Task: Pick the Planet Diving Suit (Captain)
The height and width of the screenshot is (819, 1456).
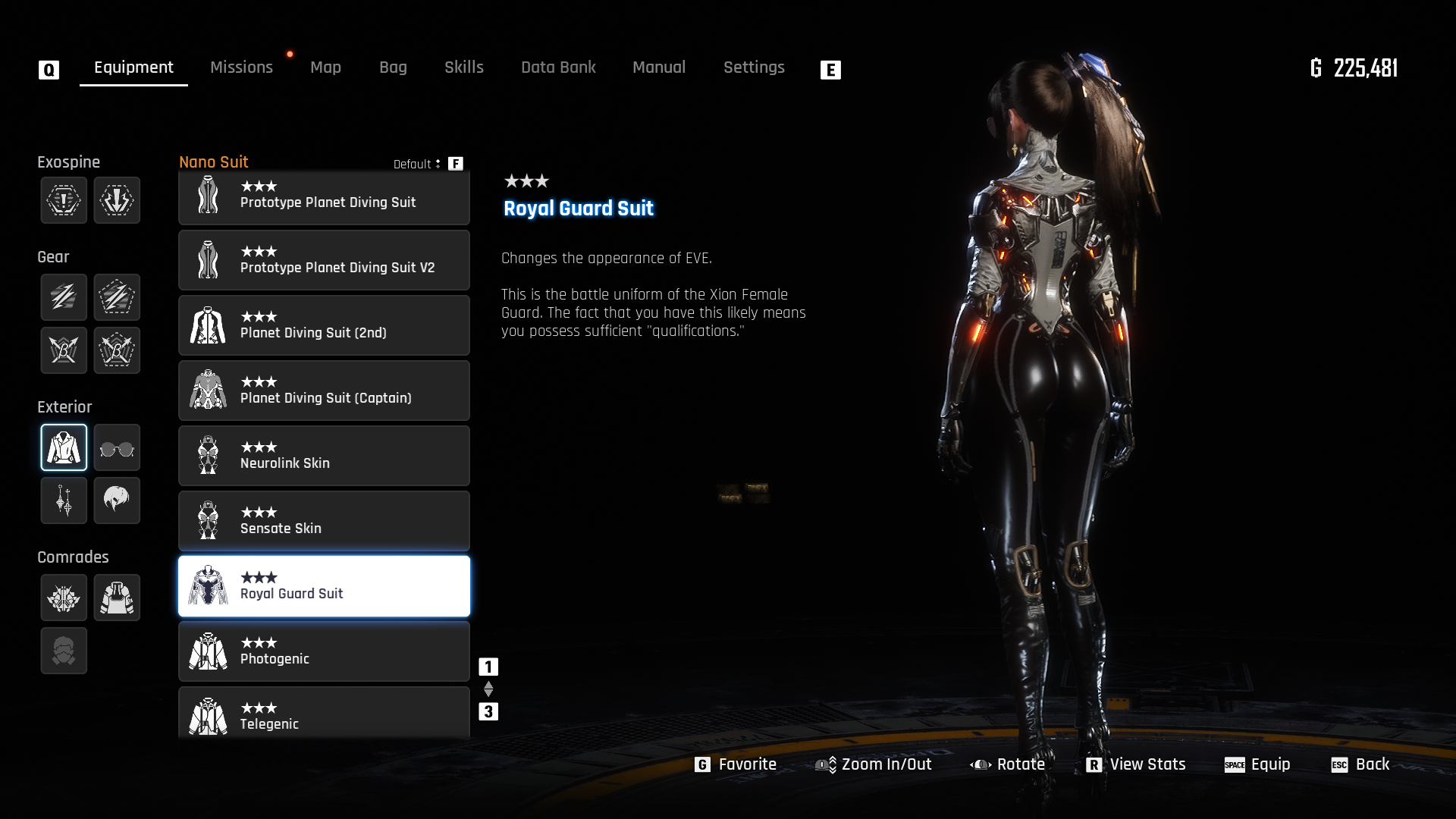Action: click(x=324, y=391)
